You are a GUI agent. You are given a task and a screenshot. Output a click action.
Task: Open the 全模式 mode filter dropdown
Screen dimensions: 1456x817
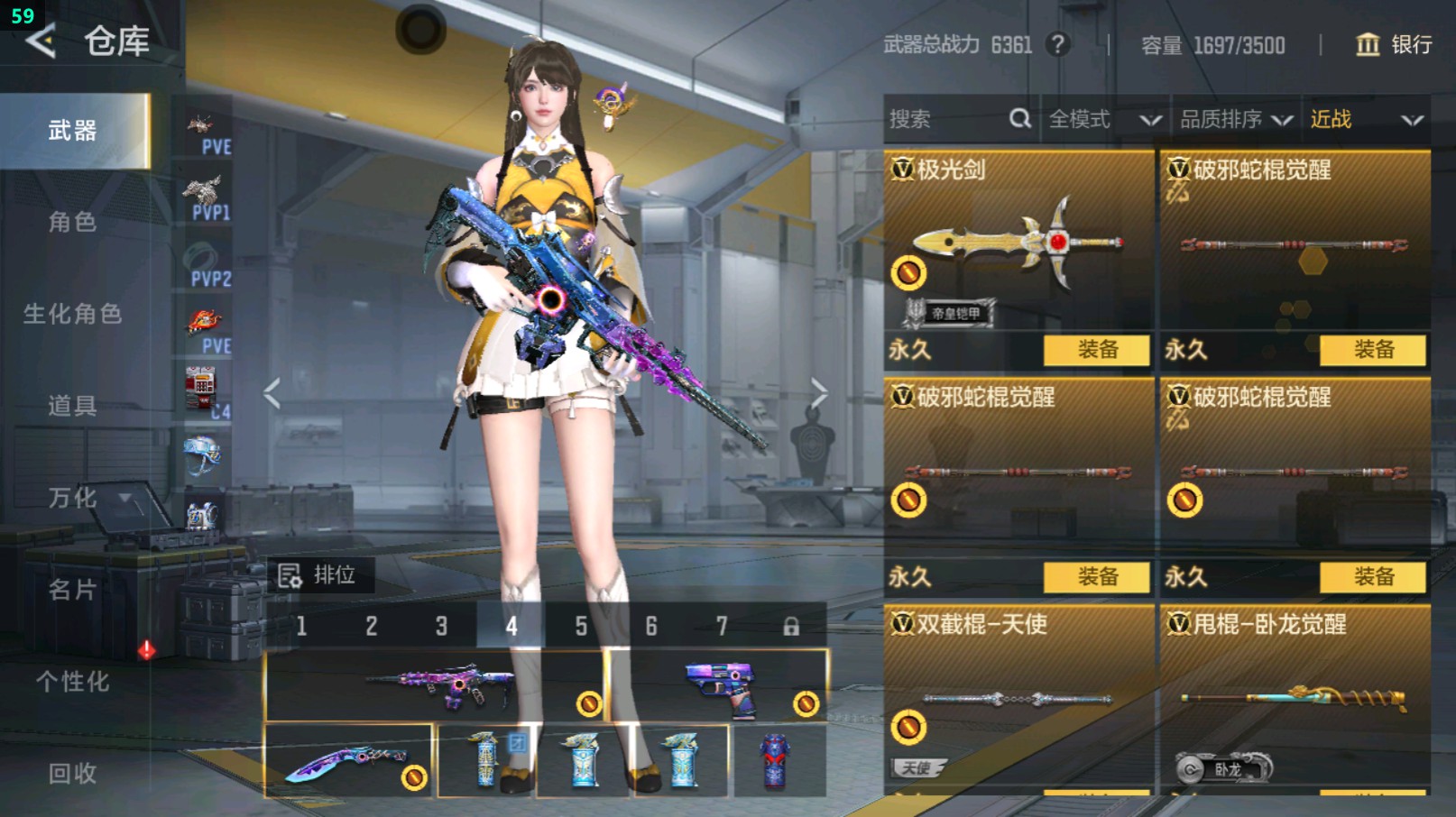1097,118
